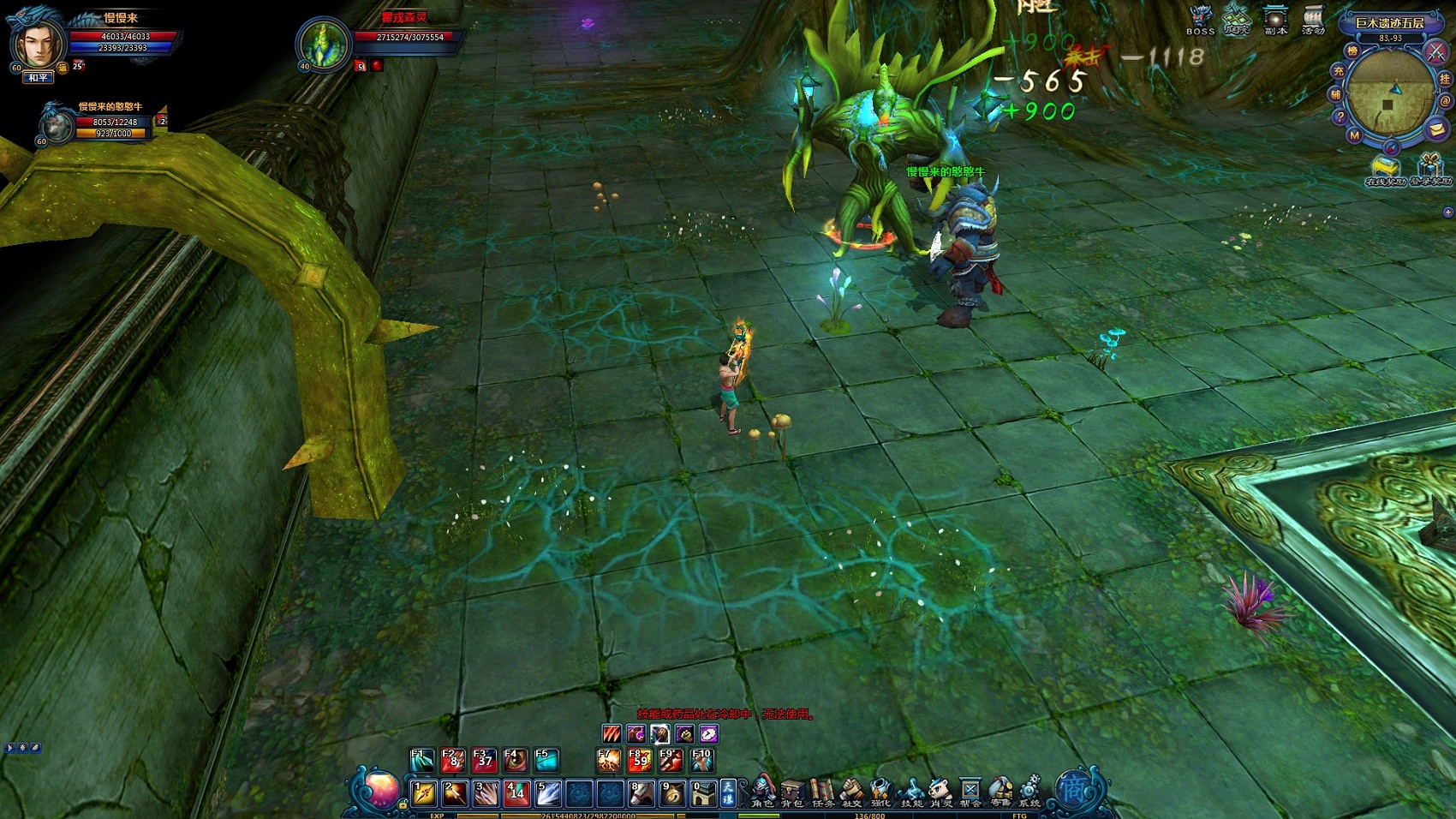Open the BOSS list icon

(1201, 19)
